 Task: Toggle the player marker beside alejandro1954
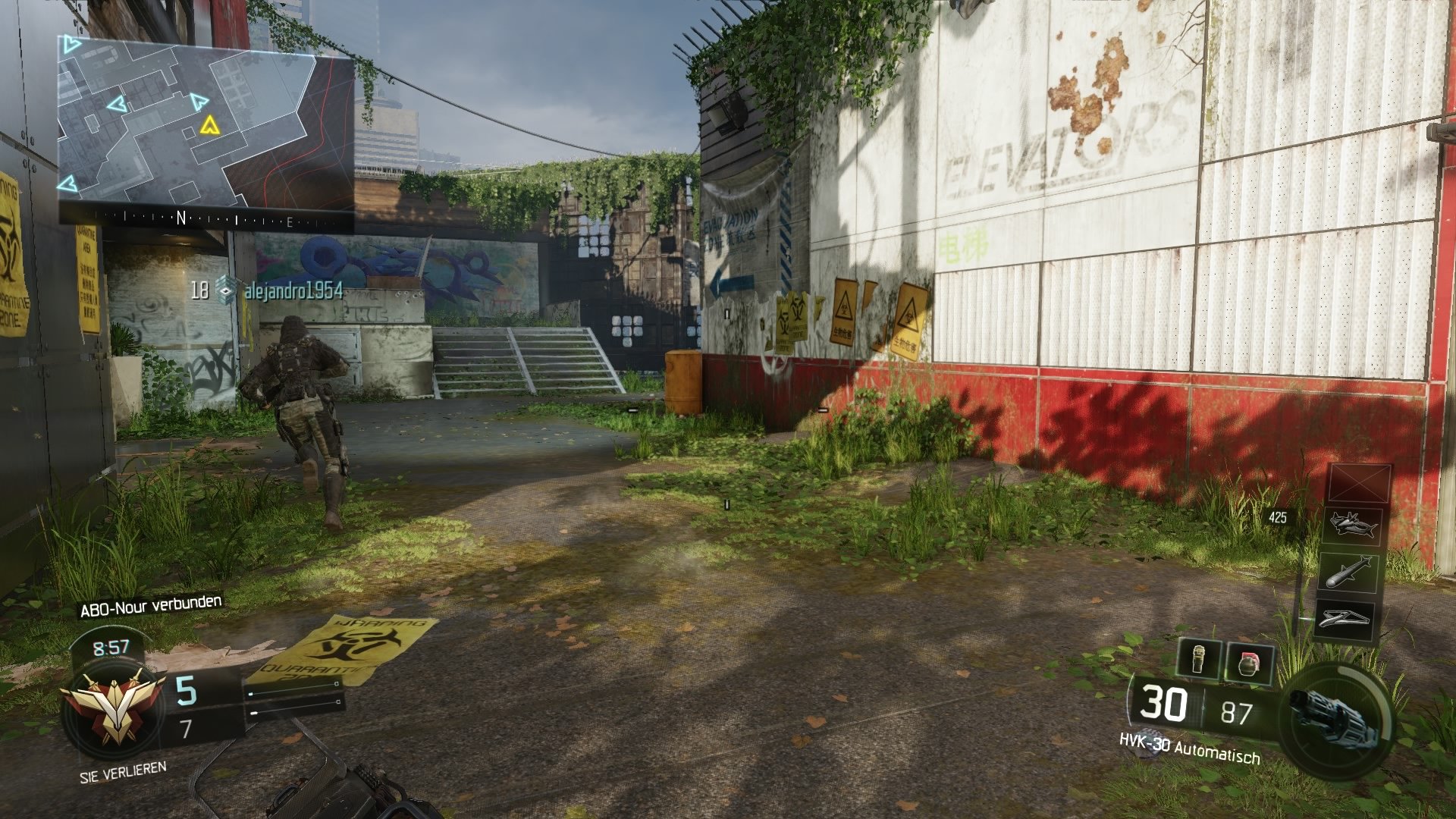coord(225,290)
